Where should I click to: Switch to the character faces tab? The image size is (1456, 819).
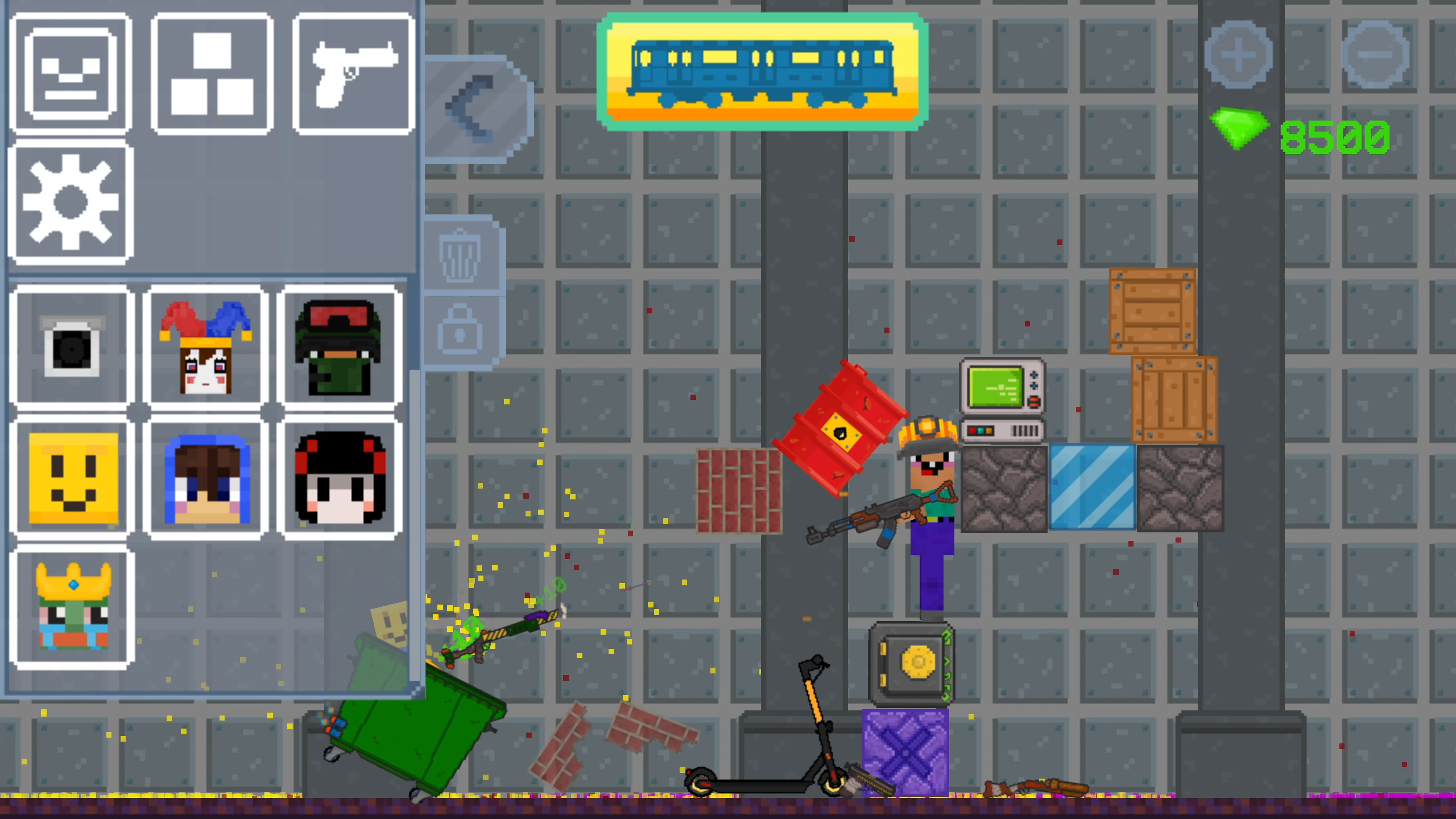point(70,73)
